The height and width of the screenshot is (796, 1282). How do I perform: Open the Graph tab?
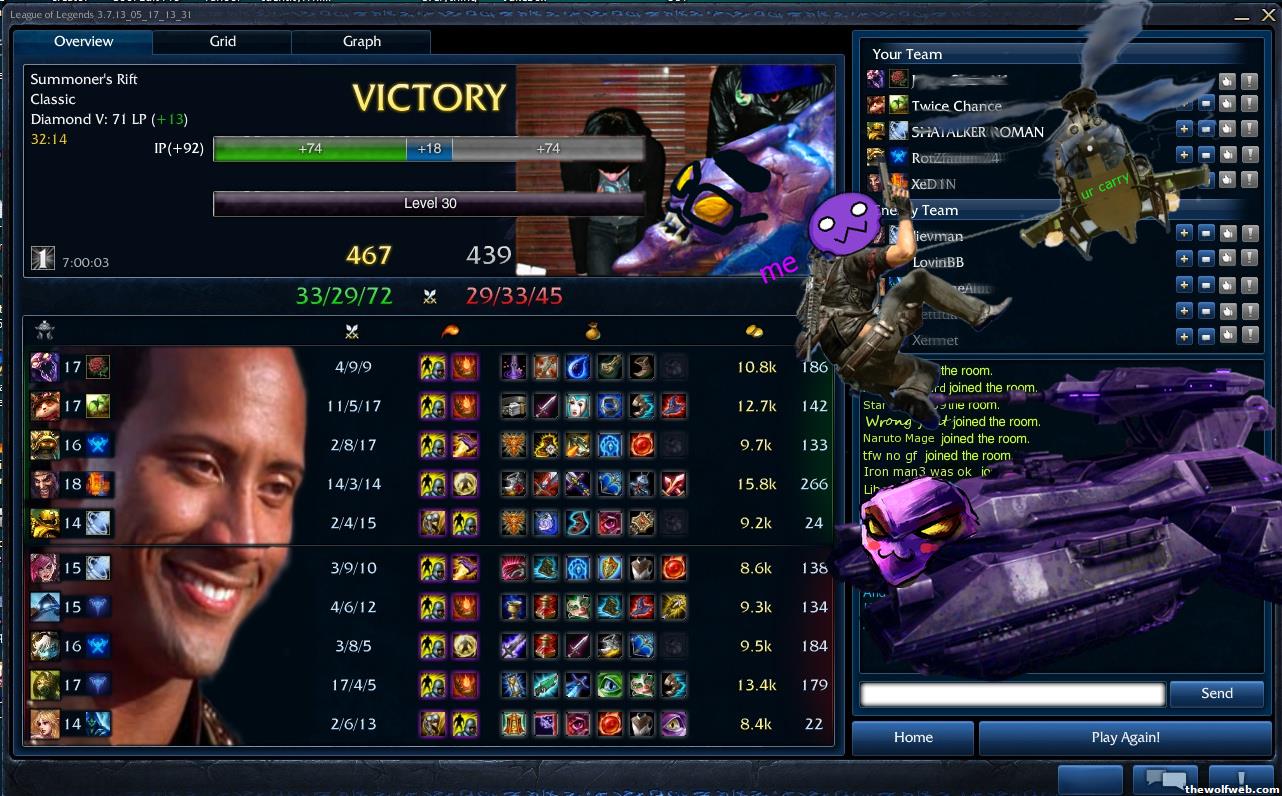[x=361, y=42]
